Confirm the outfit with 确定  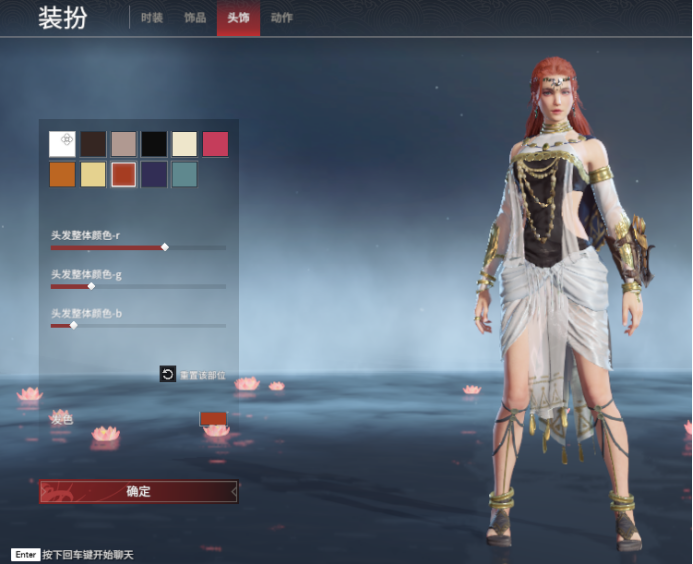(x=138, y=491)
